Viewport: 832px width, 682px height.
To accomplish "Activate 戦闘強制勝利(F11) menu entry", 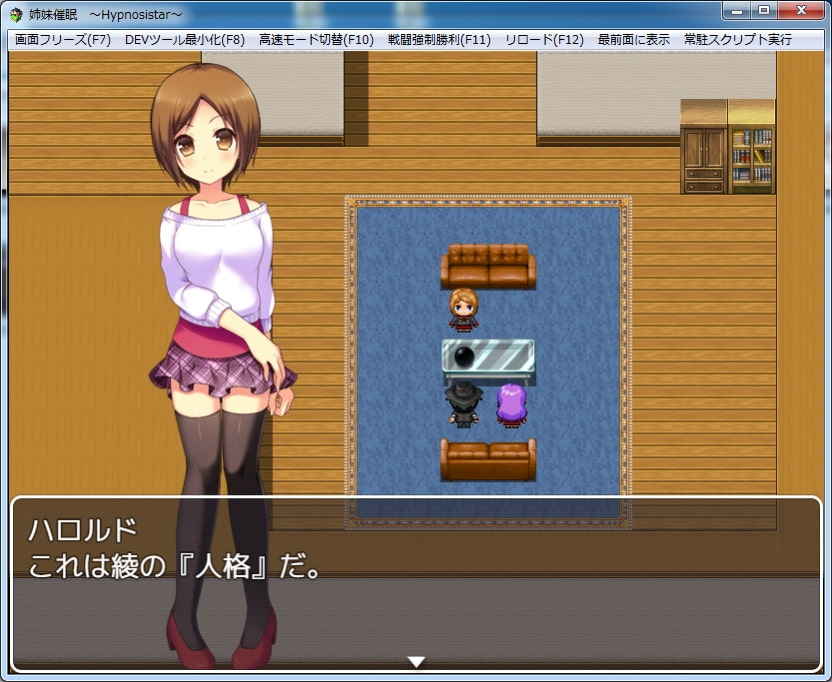I will point(439,40).
